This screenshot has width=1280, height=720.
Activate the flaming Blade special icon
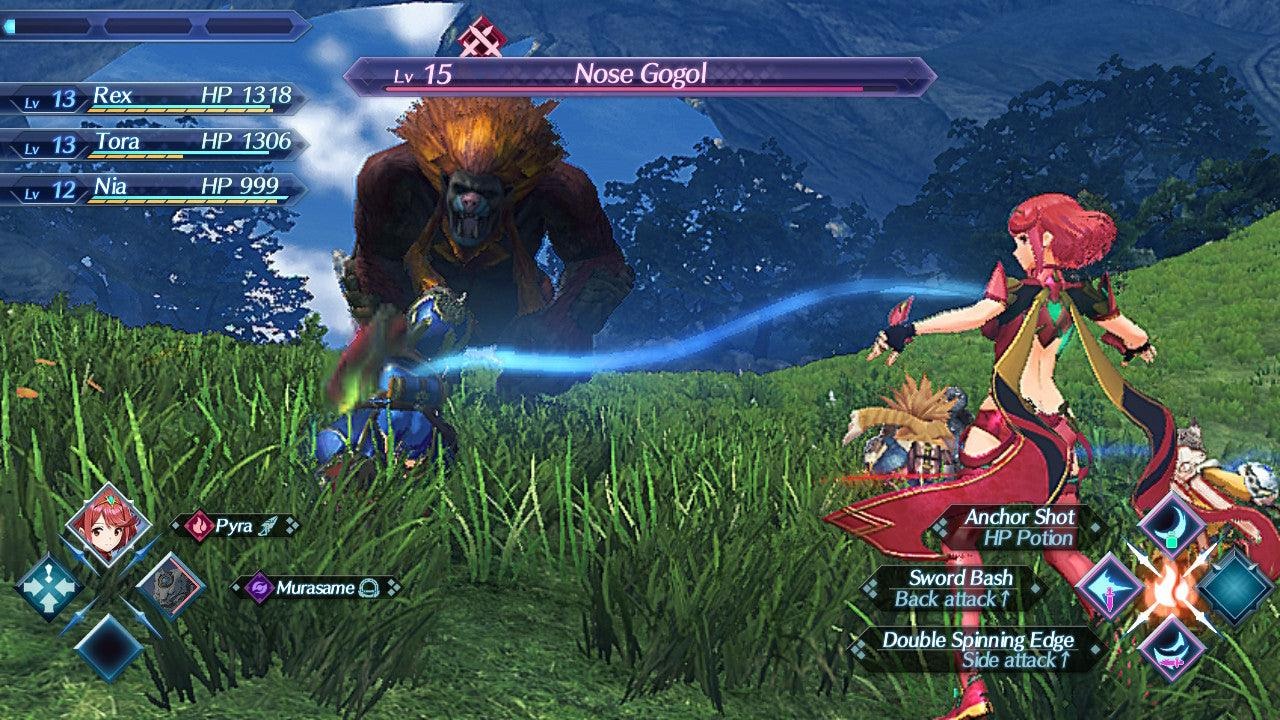pos(1170,587)
